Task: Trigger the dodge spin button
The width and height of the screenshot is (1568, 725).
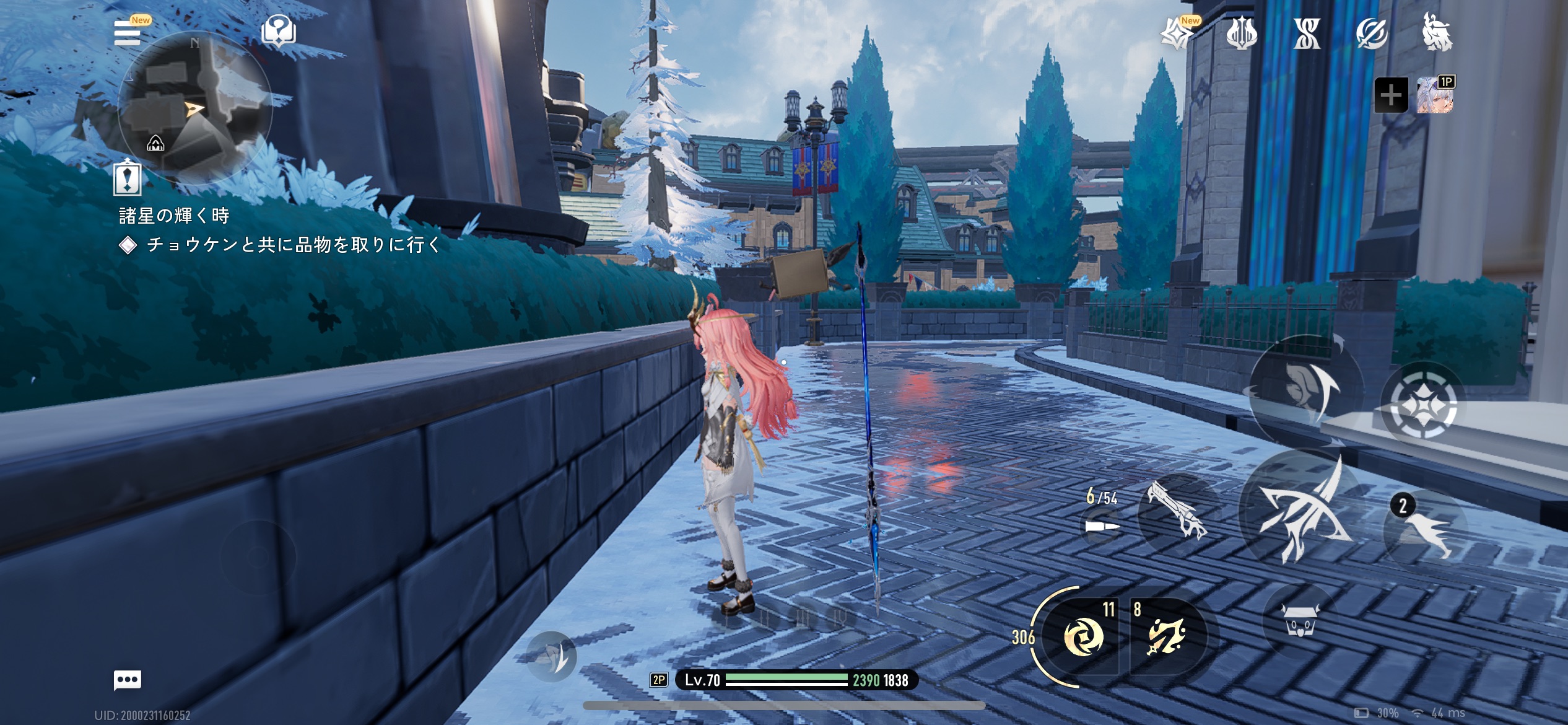Action: pyautogui.click(x=1305, y=390)
